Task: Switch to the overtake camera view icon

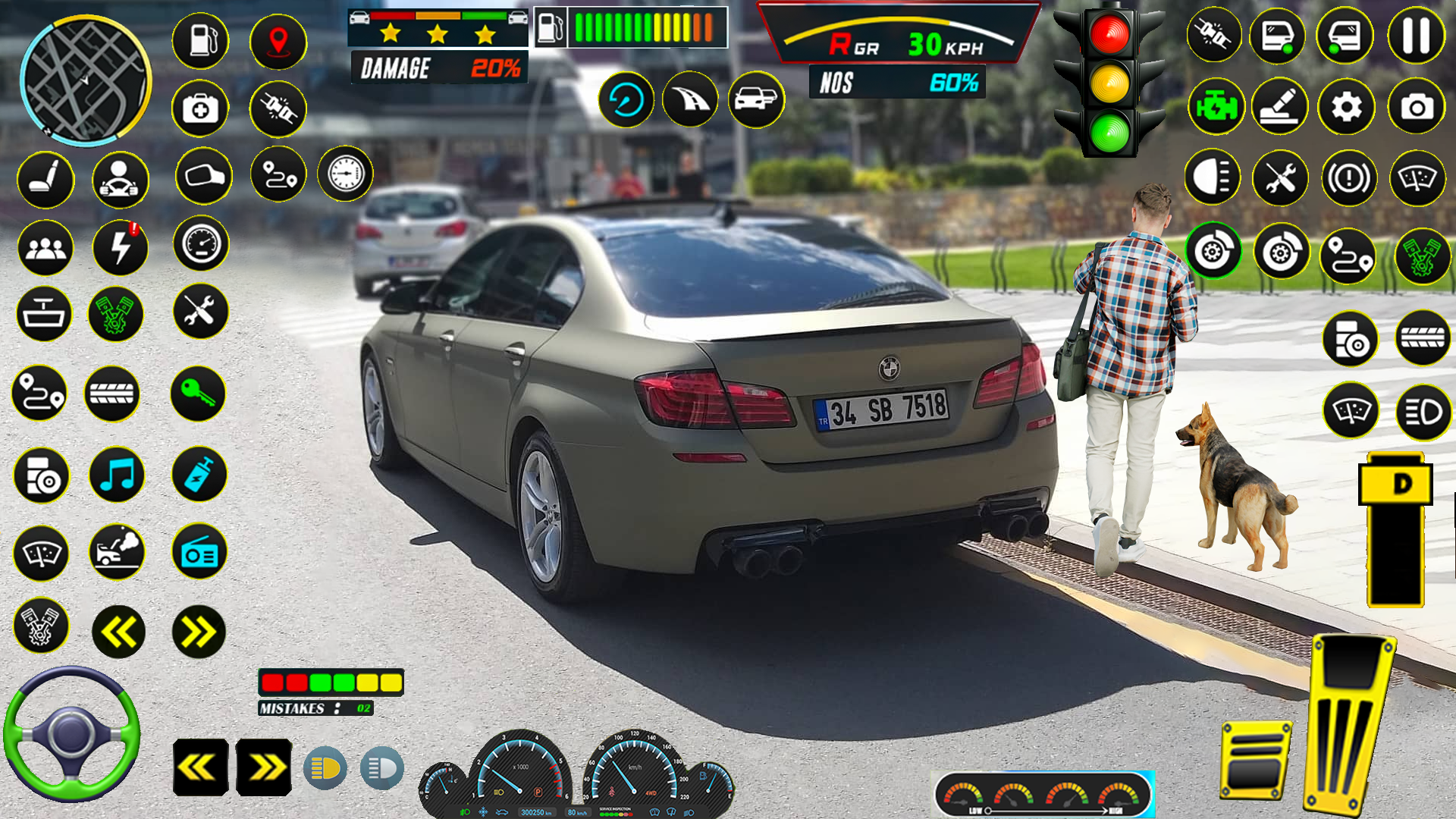Action: (x=755, y=99)
